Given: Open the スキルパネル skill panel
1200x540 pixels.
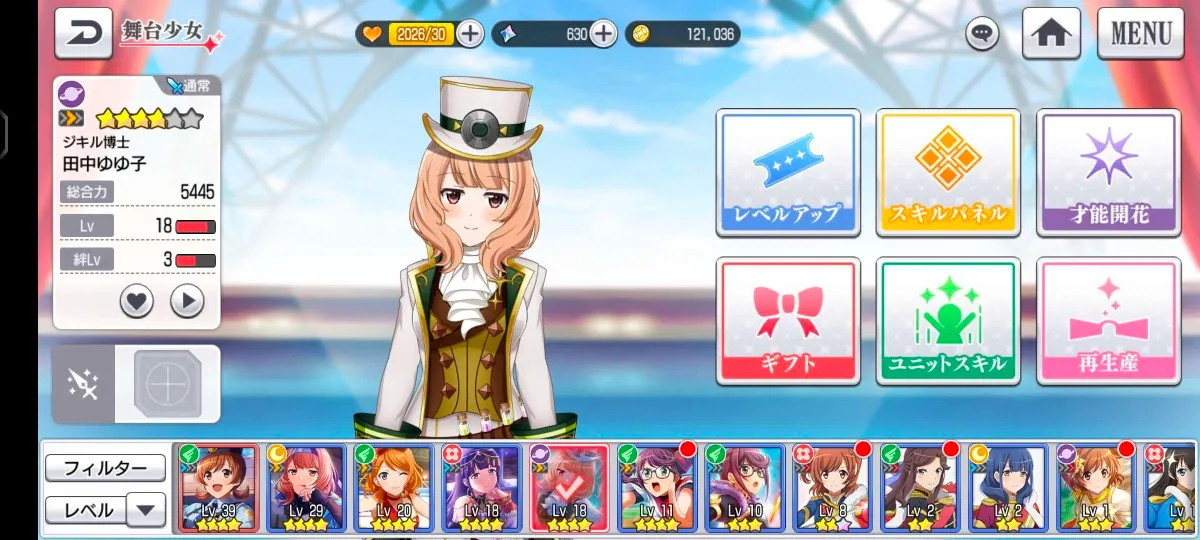Looking at the screenshot, I should tap(947, 172).
